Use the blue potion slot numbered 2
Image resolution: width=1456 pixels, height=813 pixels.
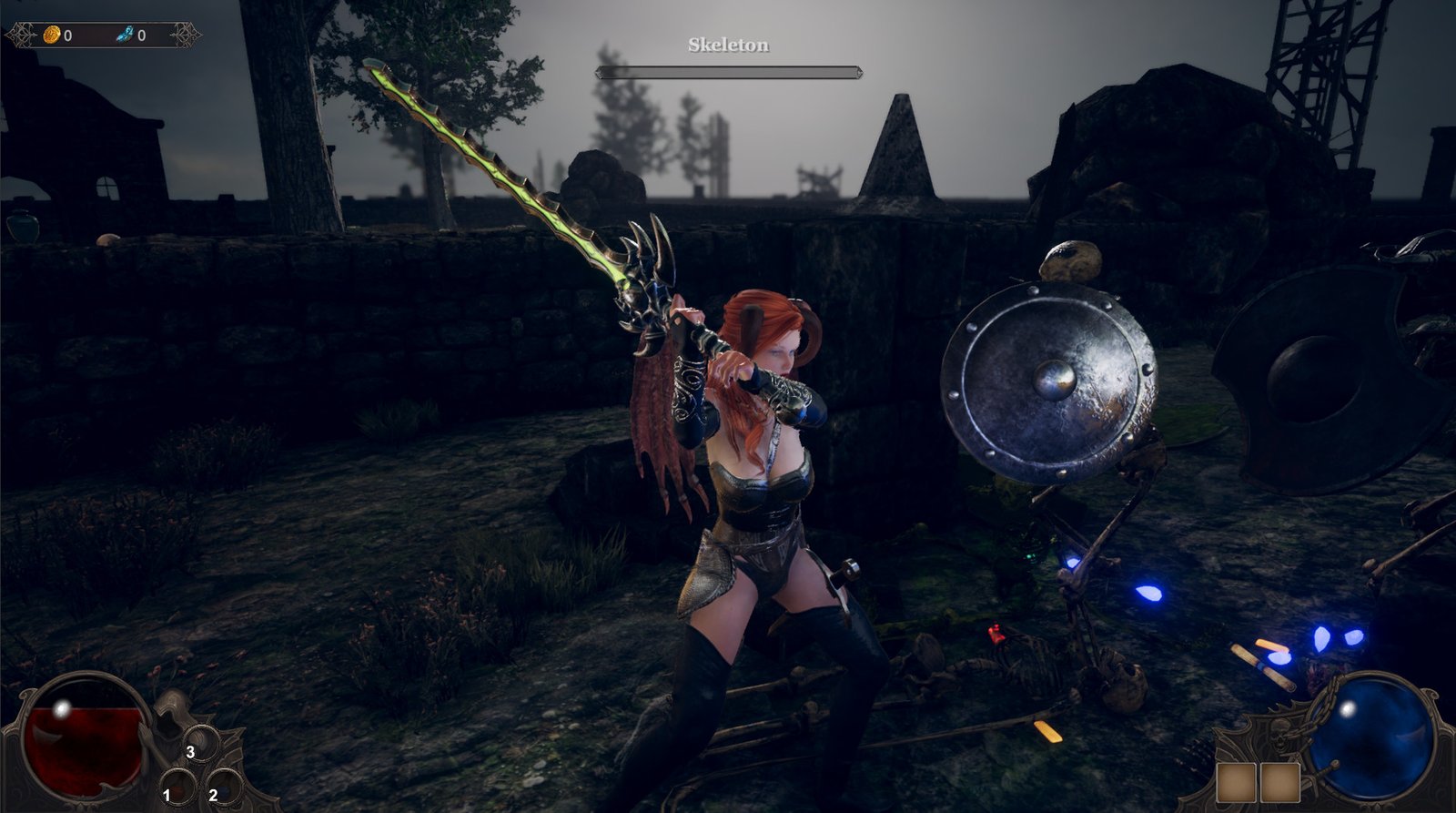(224, 787)
